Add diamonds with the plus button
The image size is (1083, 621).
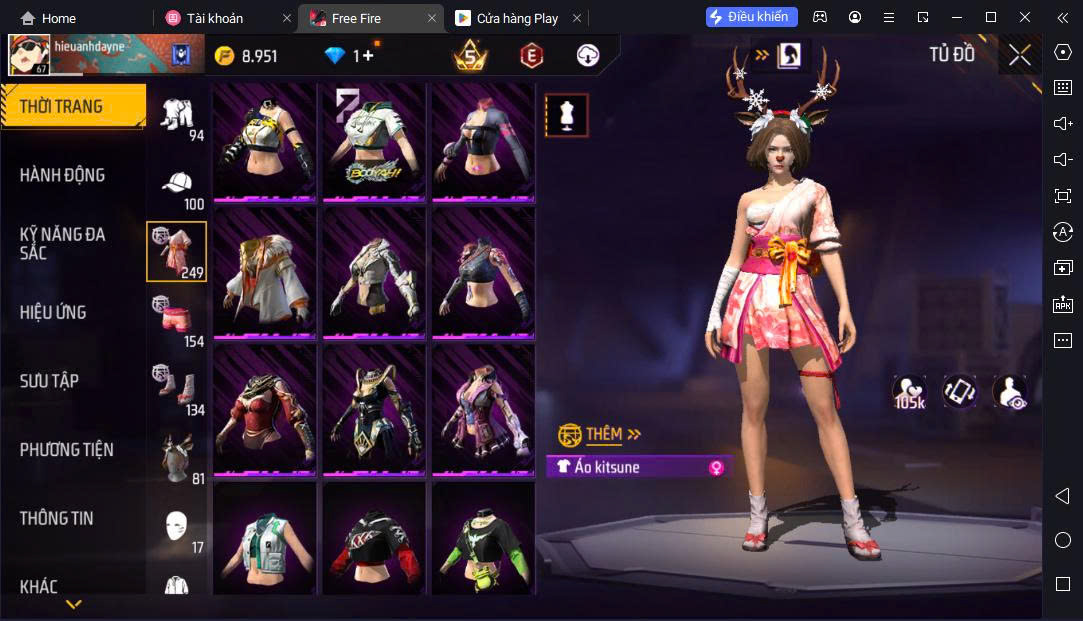click(x=367, y=56)
